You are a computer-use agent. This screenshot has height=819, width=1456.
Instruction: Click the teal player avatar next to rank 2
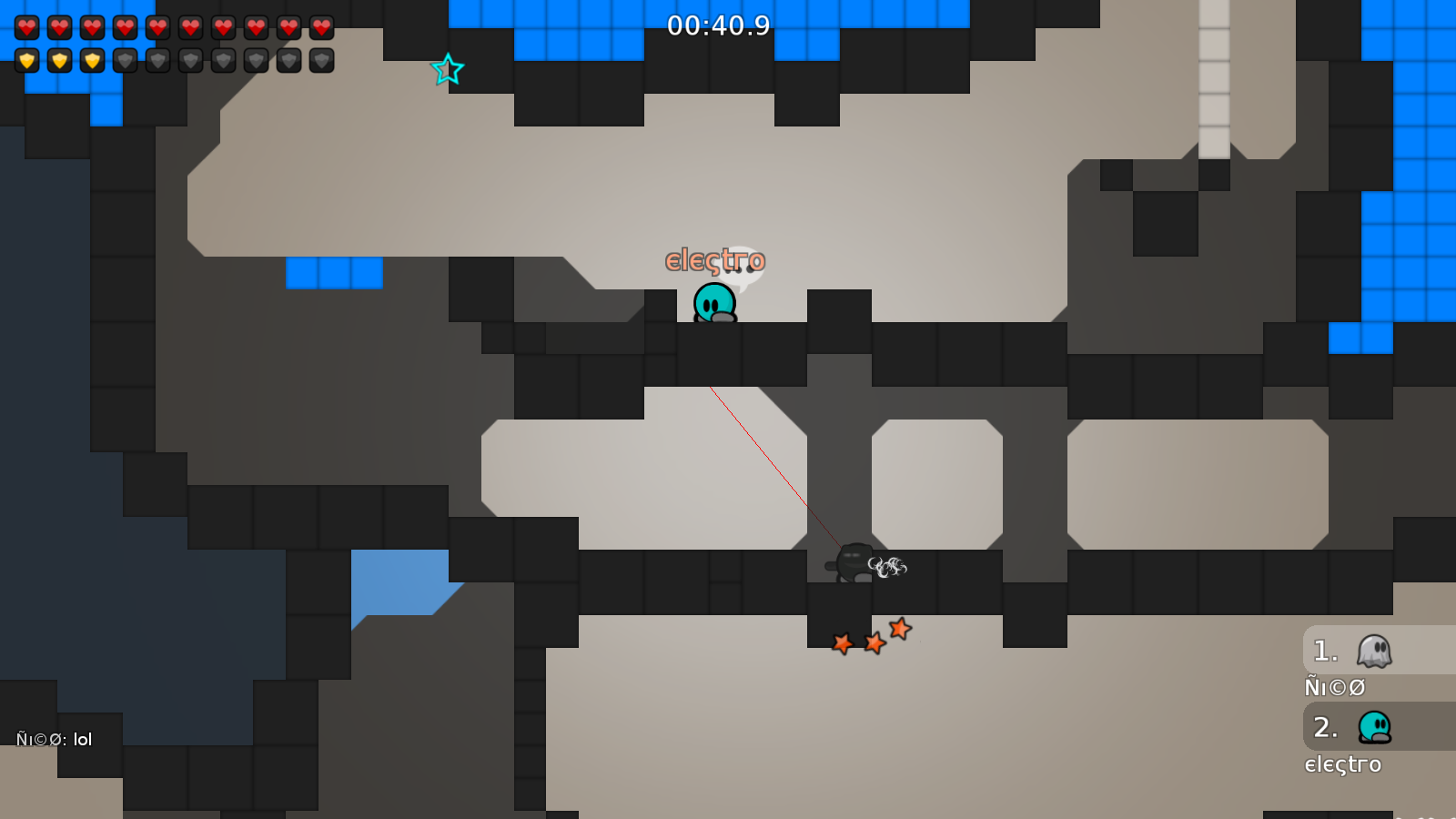tap(1374, 728)
